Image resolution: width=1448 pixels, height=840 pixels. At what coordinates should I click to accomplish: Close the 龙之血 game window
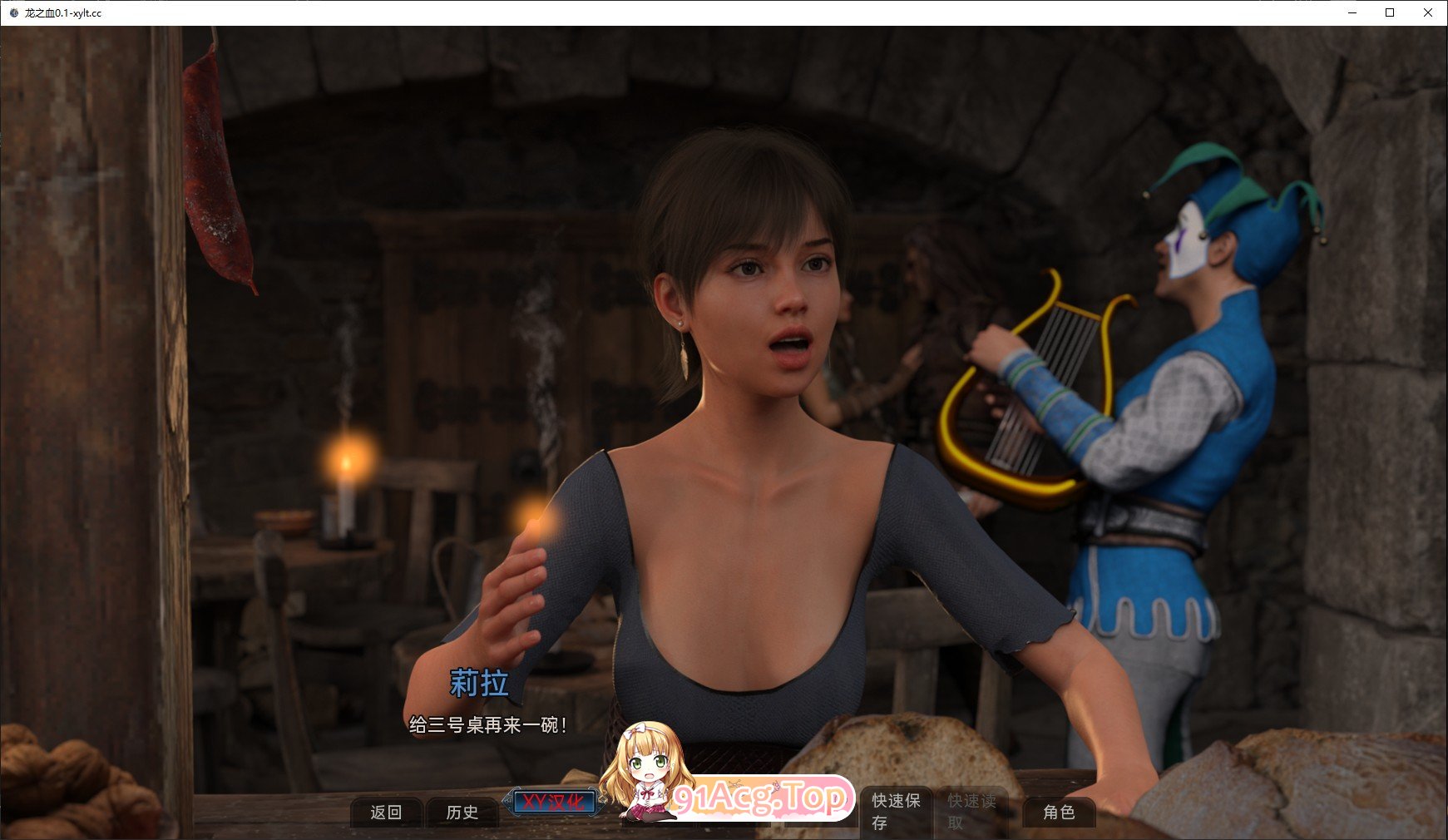point(1426,12)
